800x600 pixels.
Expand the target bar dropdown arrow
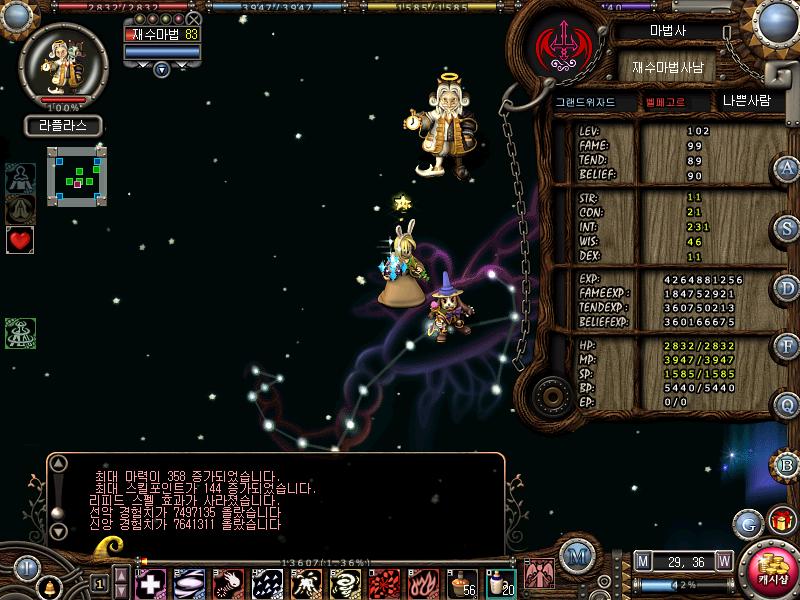[x=162, y=69]
